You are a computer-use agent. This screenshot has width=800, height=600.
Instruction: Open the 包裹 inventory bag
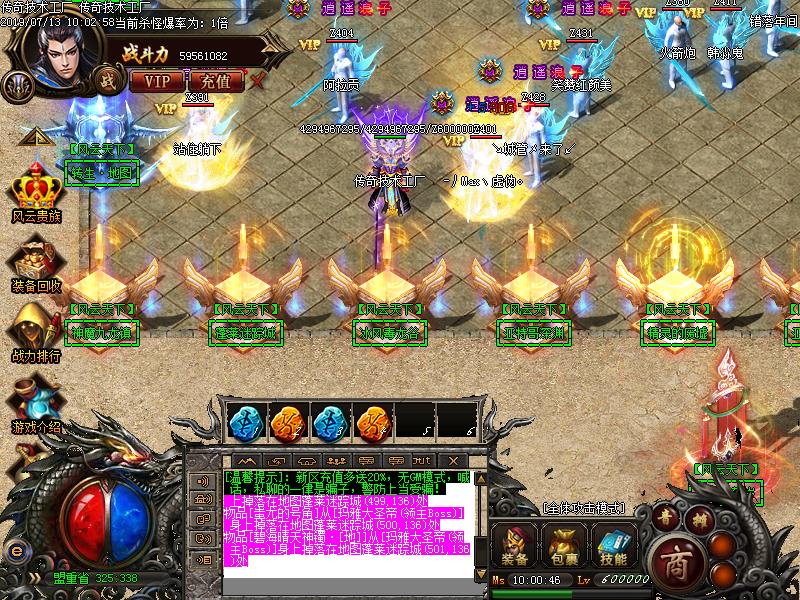click(x=561, y=546)
